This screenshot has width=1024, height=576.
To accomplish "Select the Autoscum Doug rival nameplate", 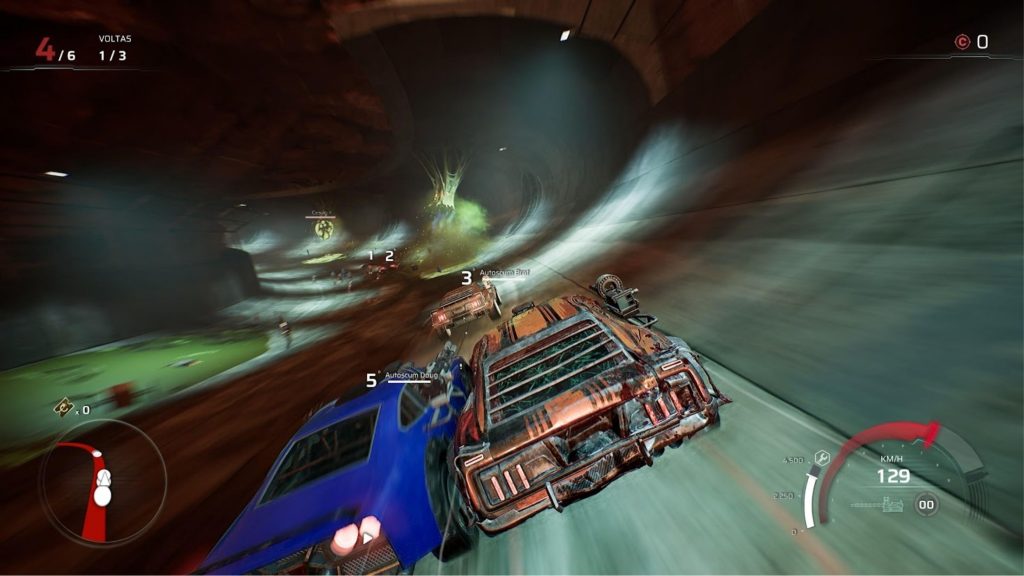I will (411, 375).
